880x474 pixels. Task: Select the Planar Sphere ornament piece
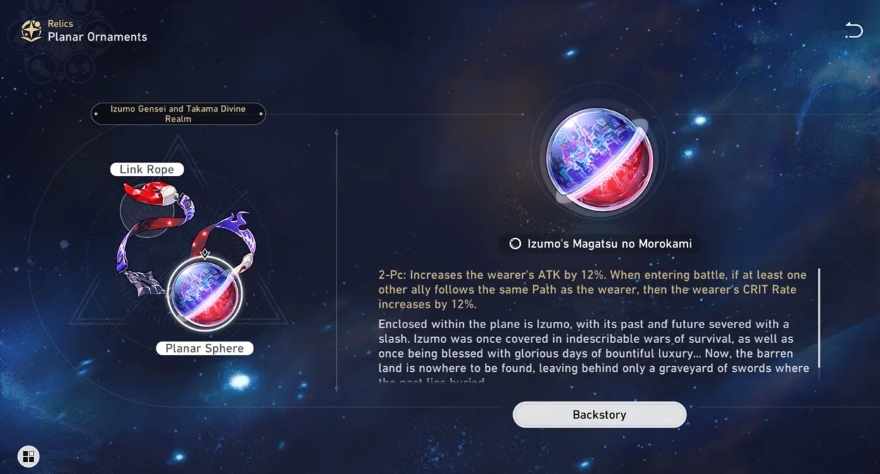(x=204, y=292)
